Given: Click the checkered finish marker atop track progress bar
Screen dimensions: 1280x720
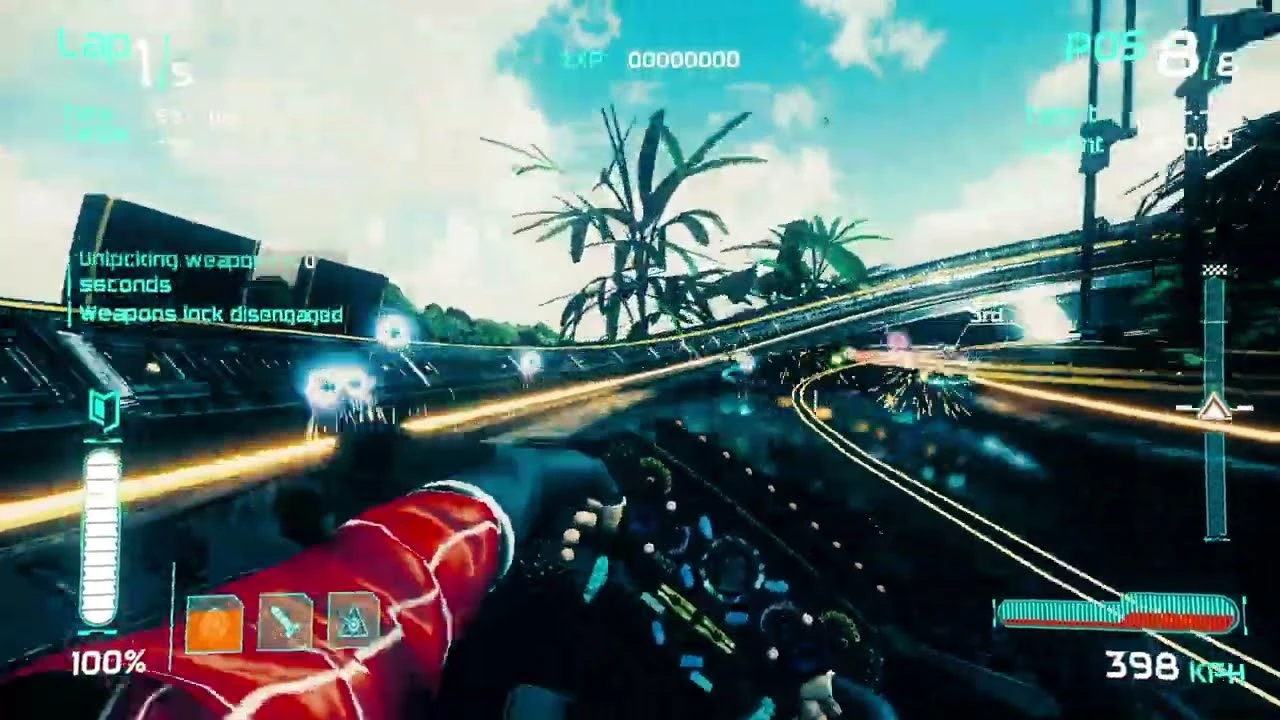Looking at the screenshot, I should pos(1214,267).
